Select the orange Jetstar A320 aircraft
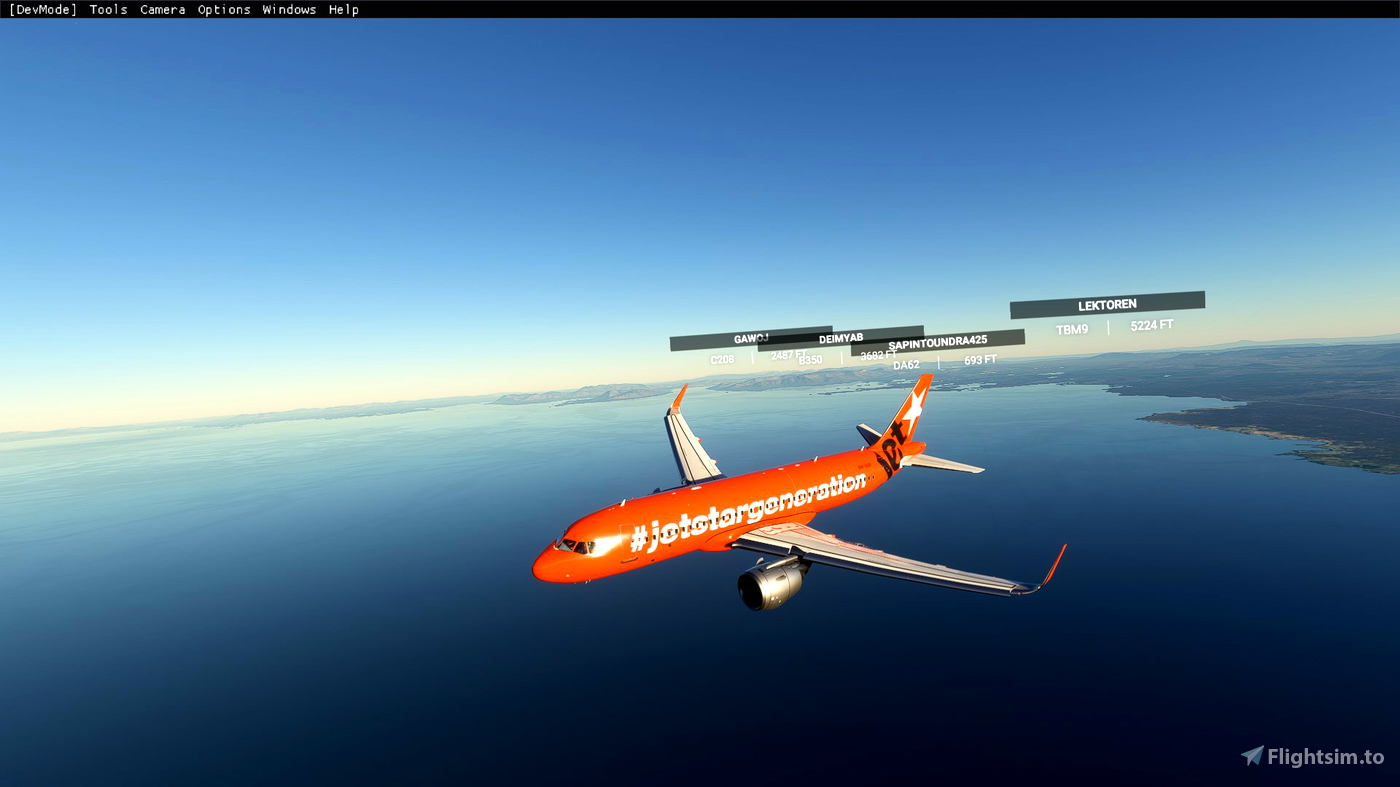Viewport: 1400px width, 787px height. 750,520
